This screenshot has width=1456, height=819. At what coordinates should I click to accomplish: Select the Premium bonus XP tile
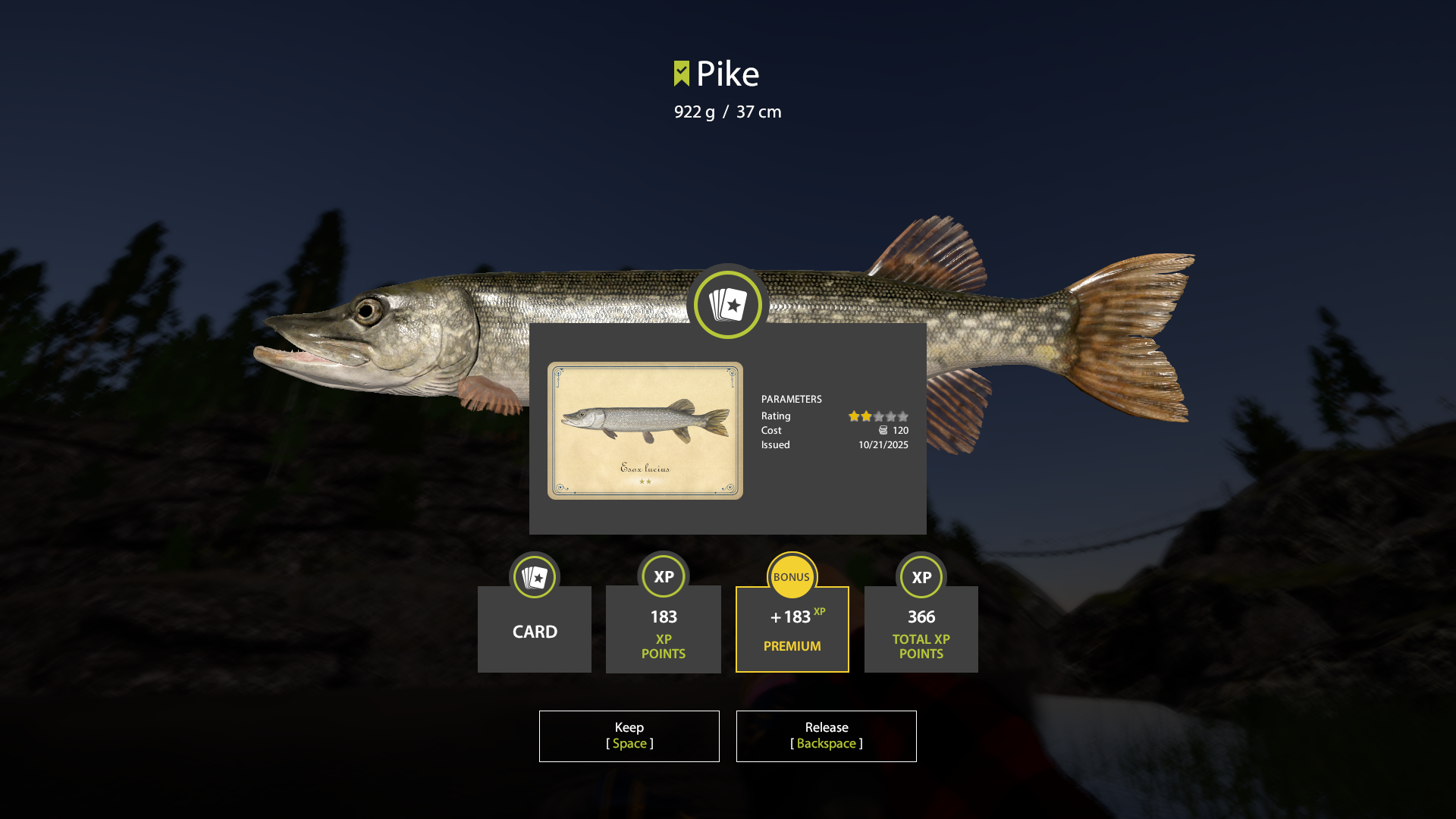[x=792, y=629]
